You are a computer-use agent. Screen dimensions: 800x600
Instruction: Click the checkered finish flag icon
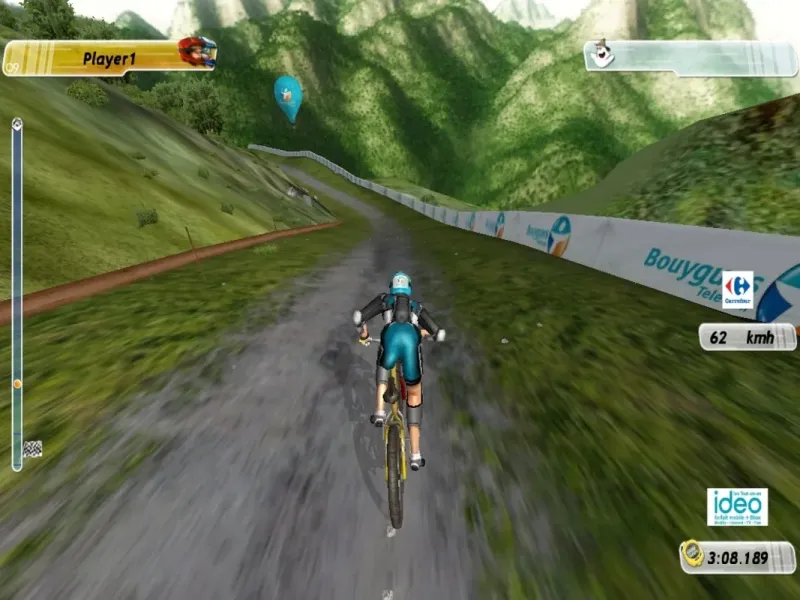[33, 449]
